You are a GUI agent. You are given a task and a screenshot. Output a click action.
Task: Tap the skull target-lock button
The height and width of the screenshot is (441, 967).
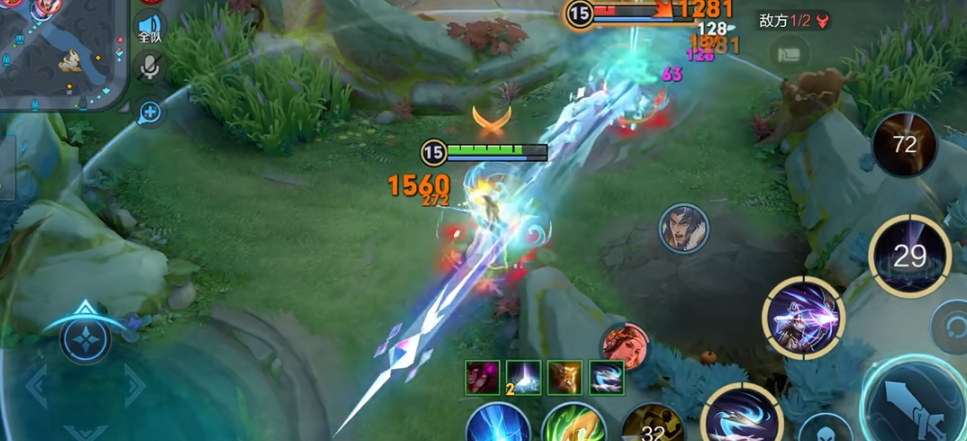[x=824, y=428]
